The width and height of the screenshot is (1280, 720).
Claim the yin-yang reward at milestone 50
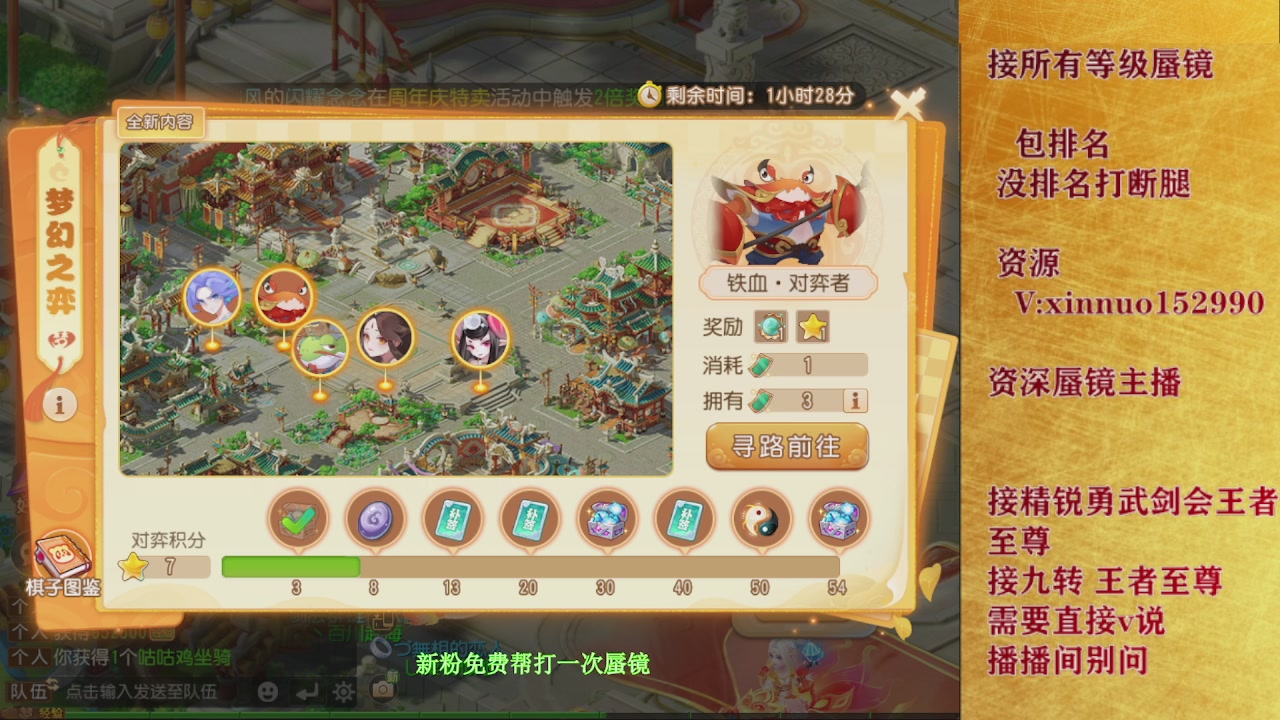[761, 518]
